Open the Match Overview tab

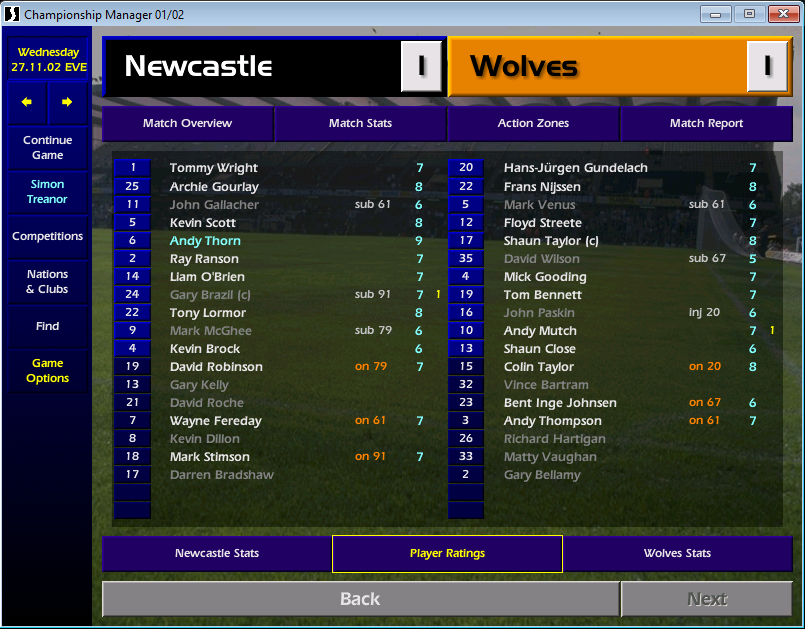click(x=187, y=123)
